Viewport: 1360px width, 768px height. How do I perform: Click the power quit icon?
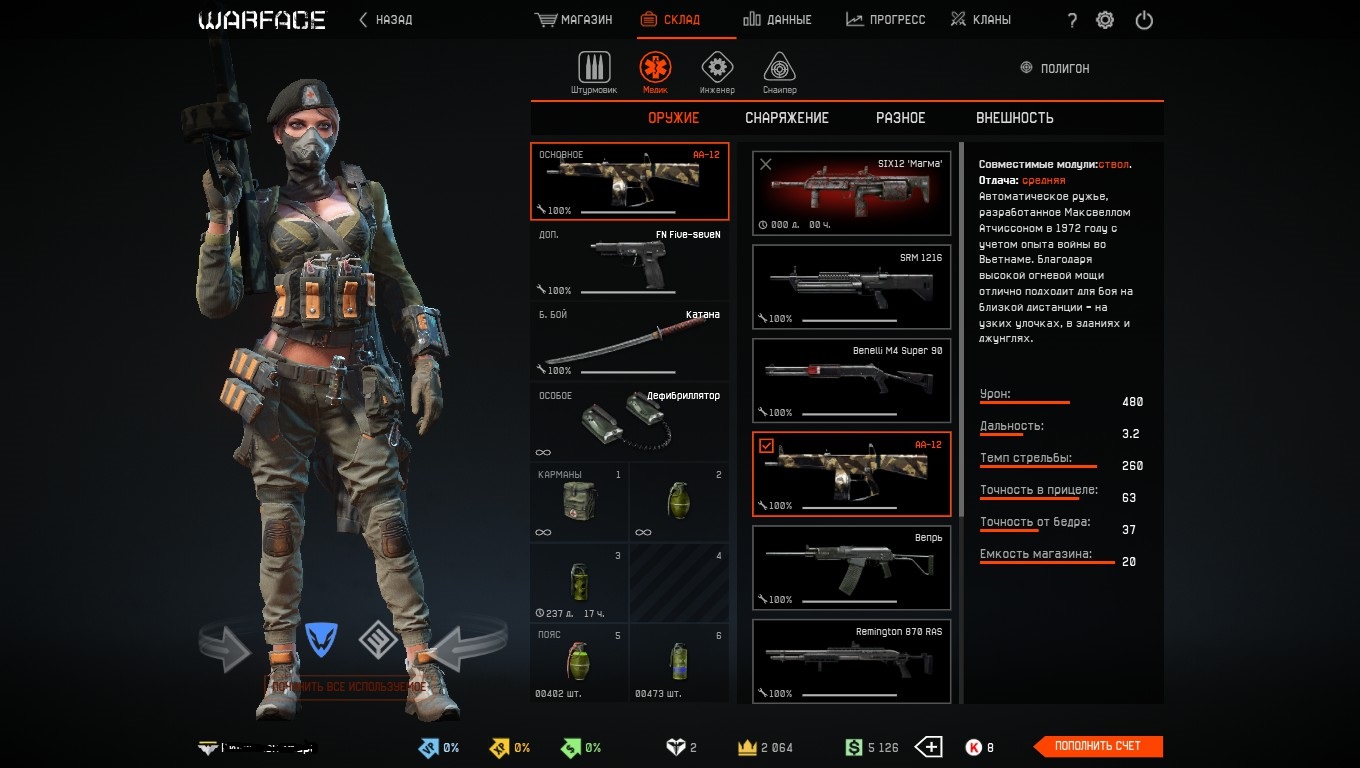click(x=1144, y=20)
